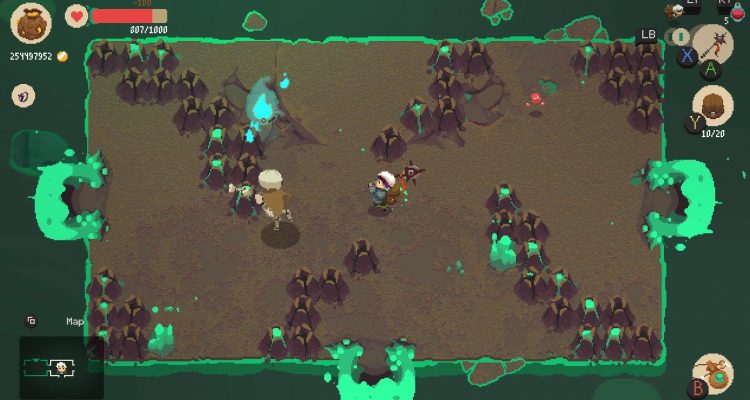Click the dungeon minimap

coord(60,367)
